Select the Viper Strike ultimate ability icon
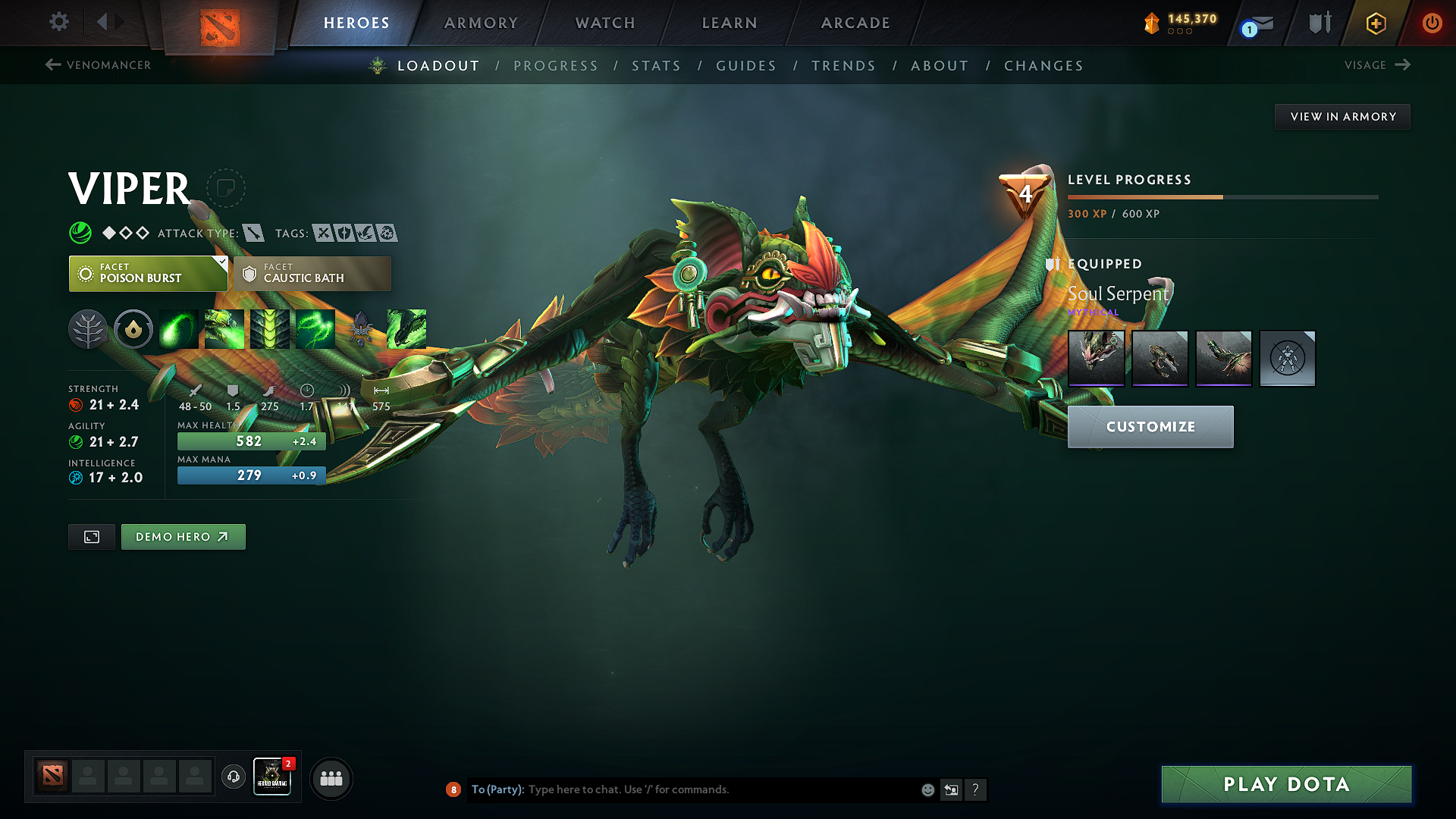This screenshot has width=1456, height=819. pyautogui.click(x=407, y=329)
